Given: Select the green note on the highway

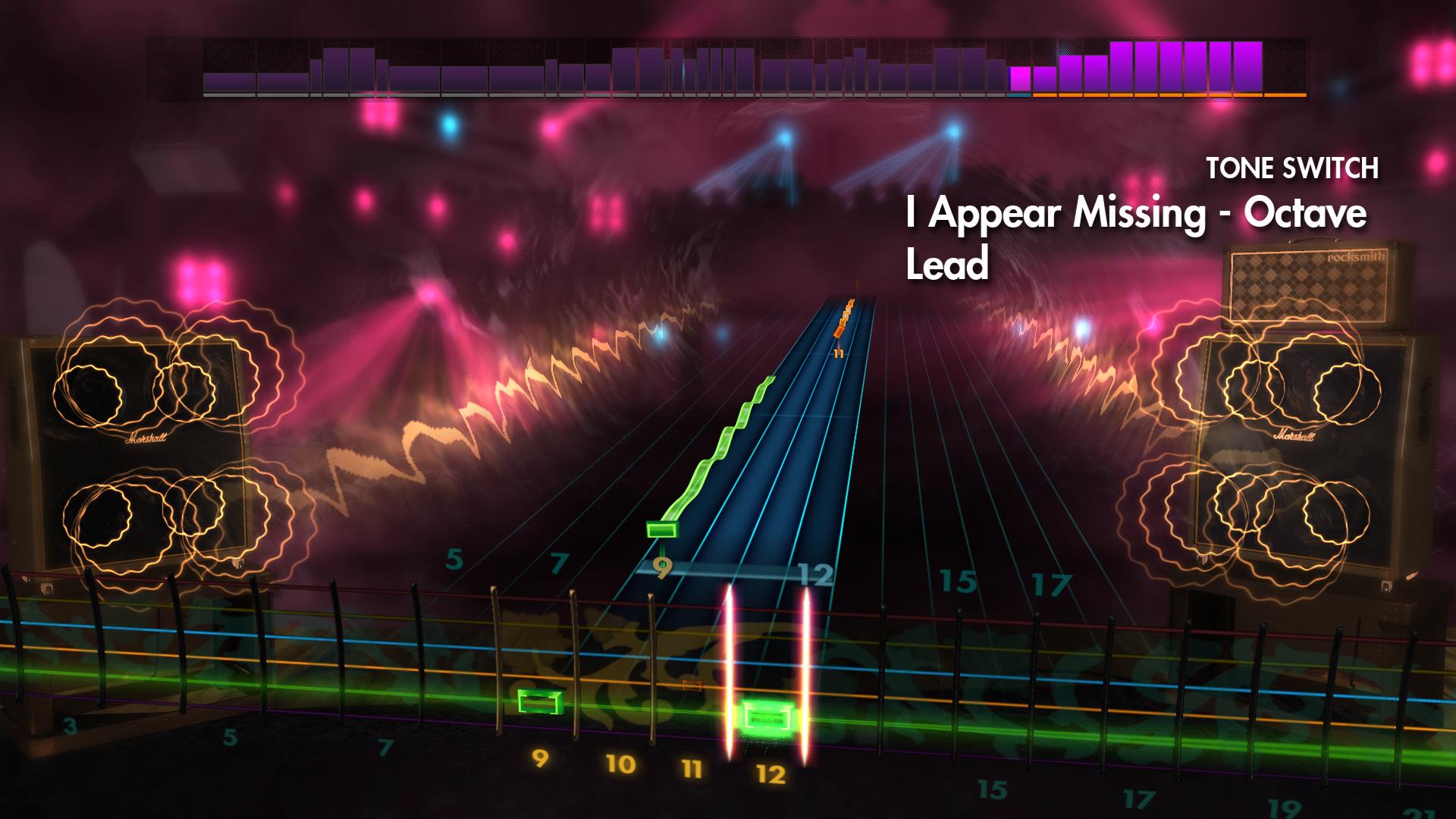Looking at the screenshot, I should (x=661, y=531).
